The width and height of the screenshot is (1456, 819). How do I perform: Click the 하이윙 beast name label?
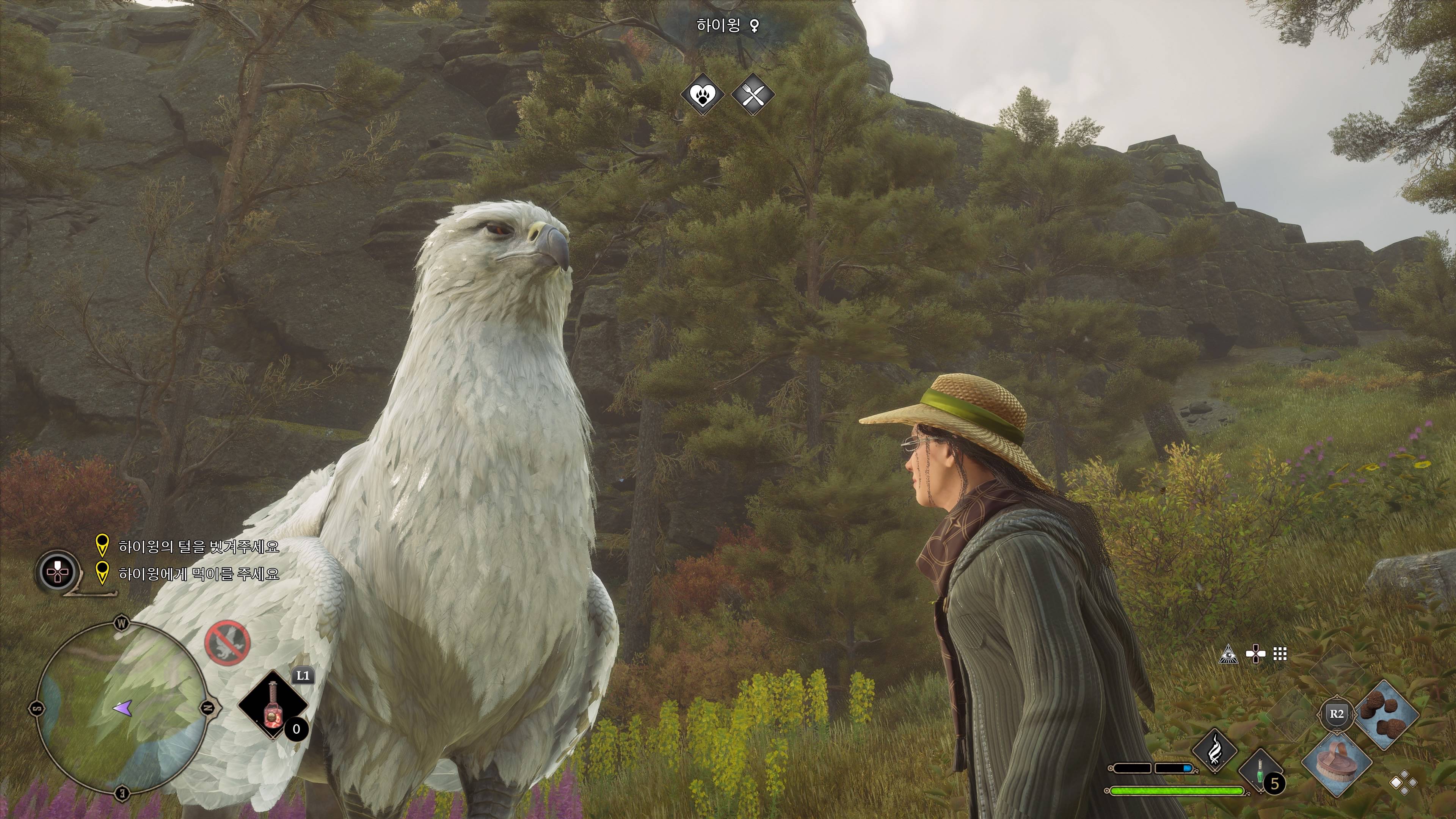click(x=718, y=25)
